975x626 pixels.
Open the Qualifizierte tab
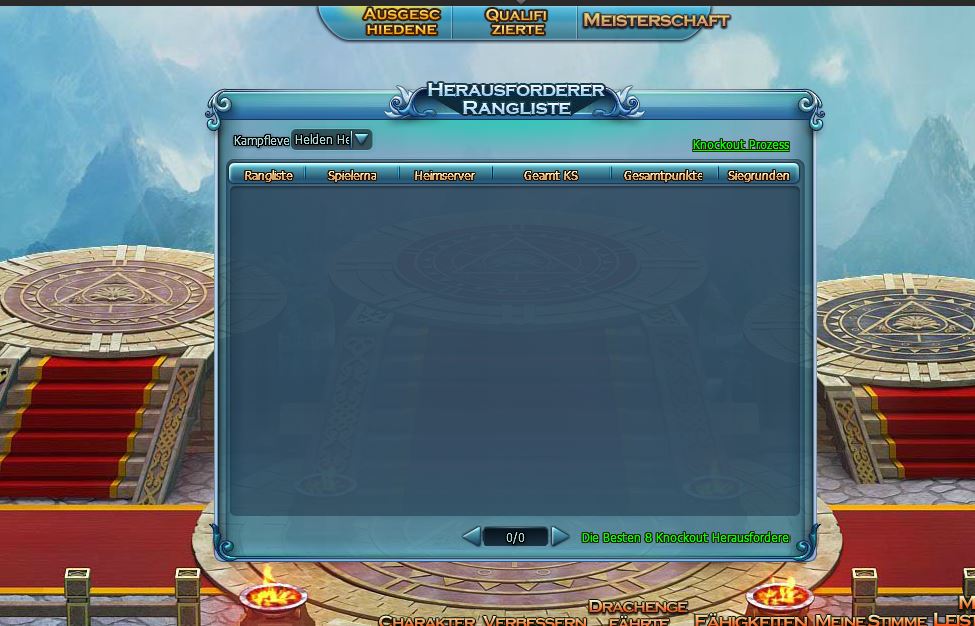(x=516, y=21)
